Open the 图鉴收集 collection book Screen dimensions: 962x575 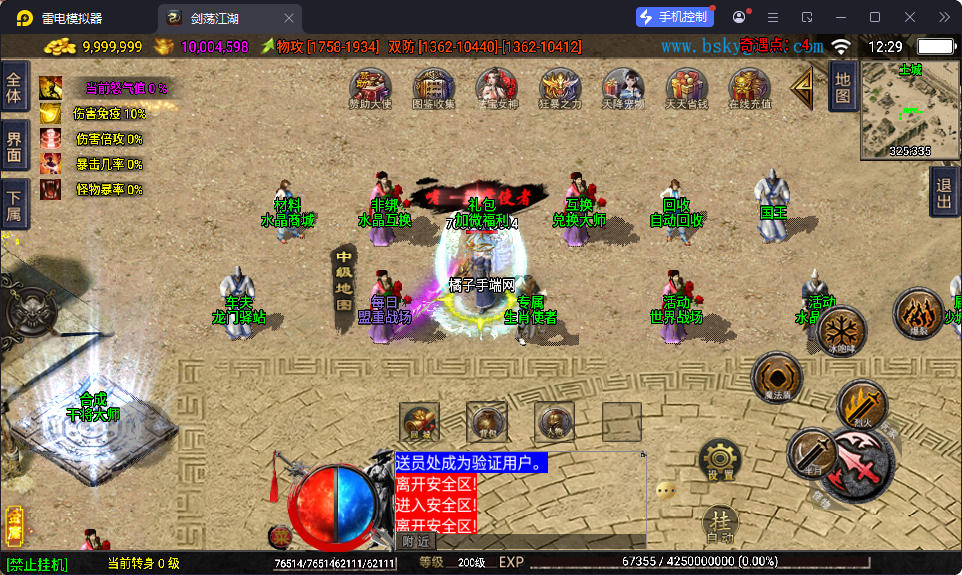click(433, 88)
